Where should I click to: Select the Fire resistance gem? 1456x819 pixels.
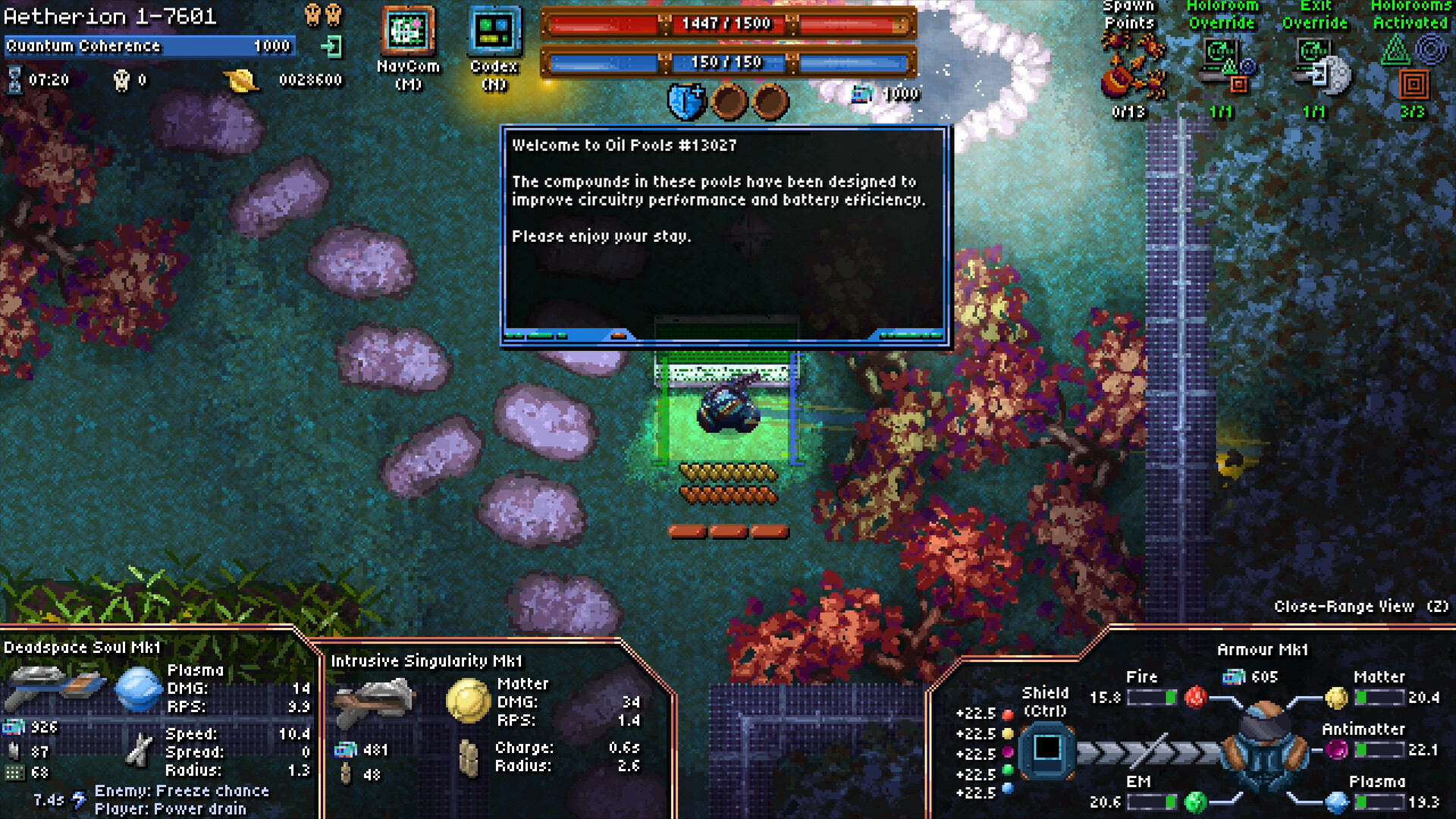tap(1195, 697)
